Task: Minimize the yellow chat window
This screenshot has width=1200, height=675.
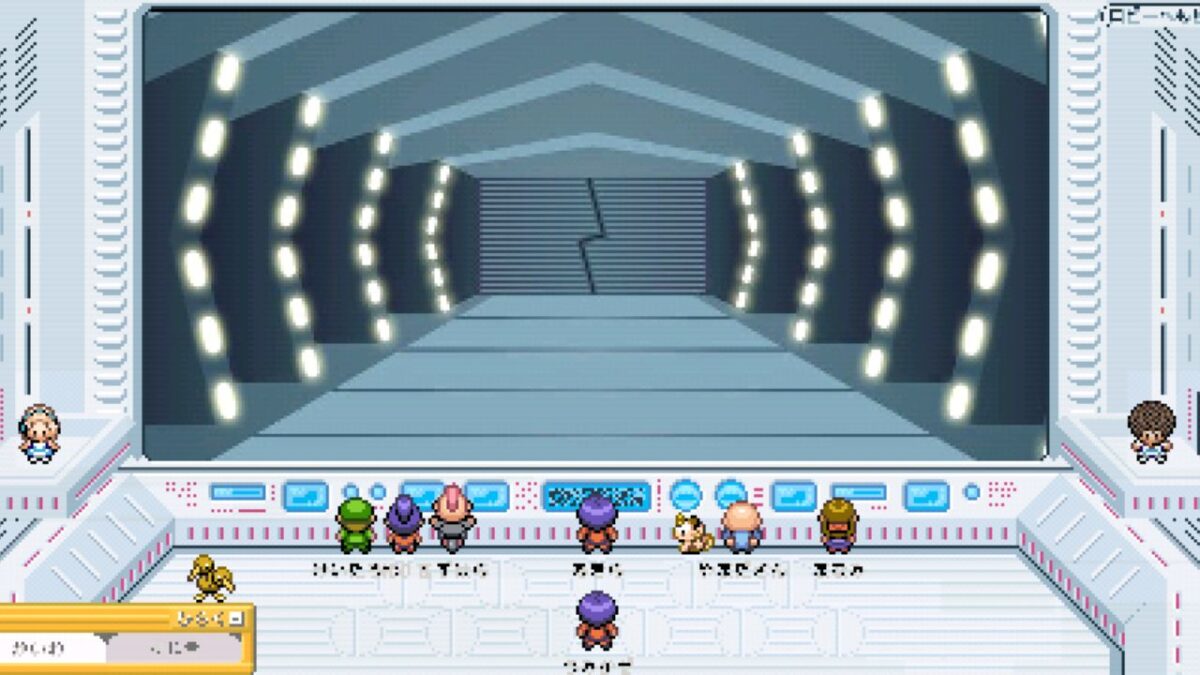Action: [236, 619]
